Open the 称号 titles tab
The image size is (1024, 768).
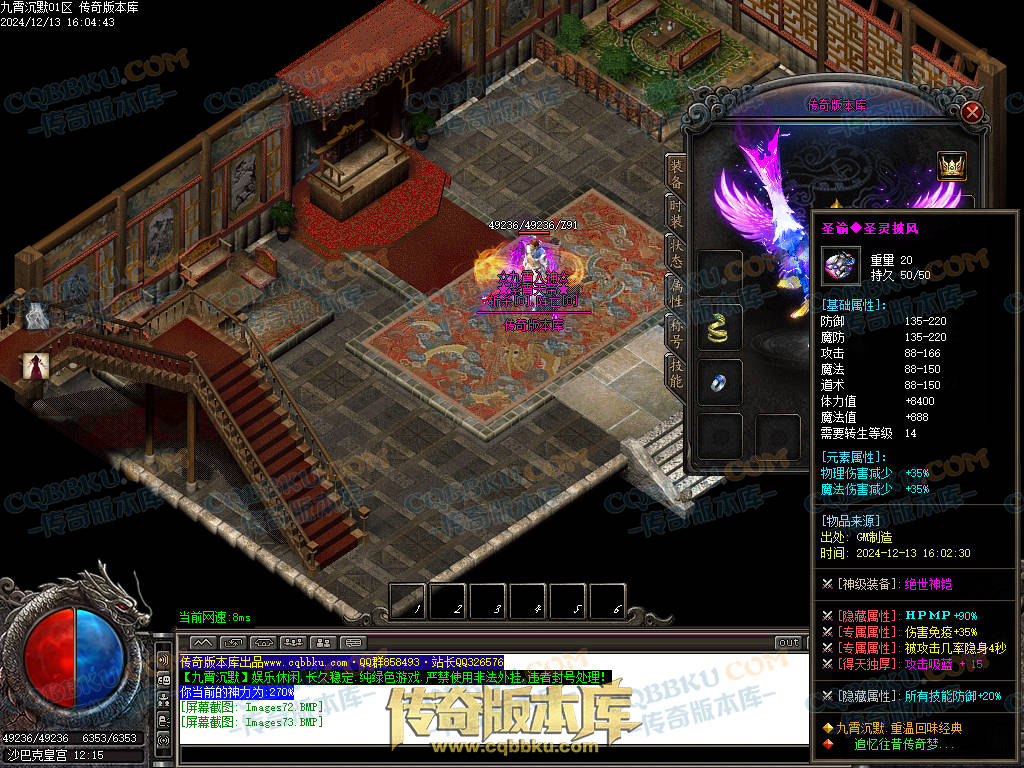coord(677,331)
